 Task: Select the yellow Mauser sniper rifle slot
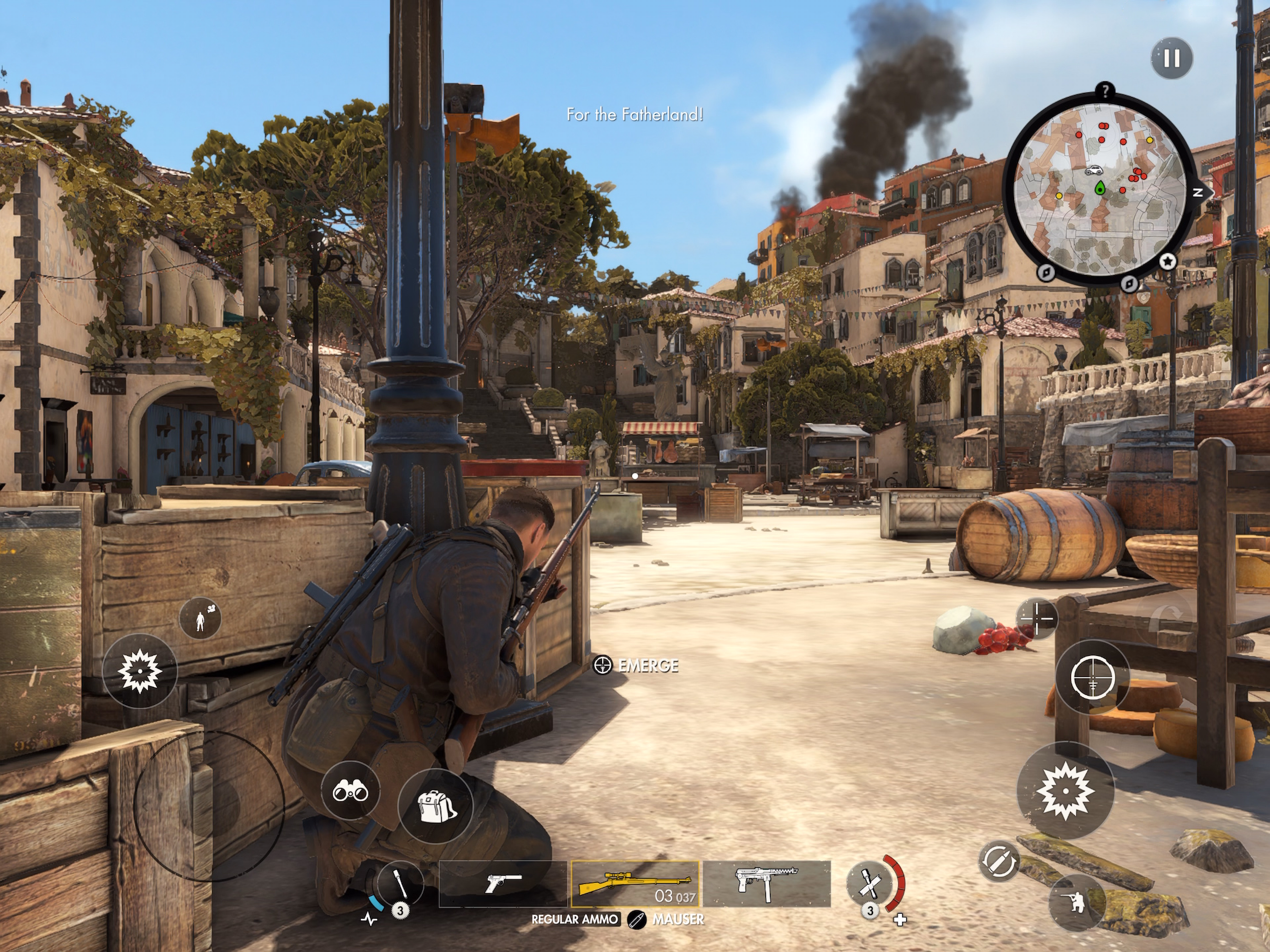(635, 884)
